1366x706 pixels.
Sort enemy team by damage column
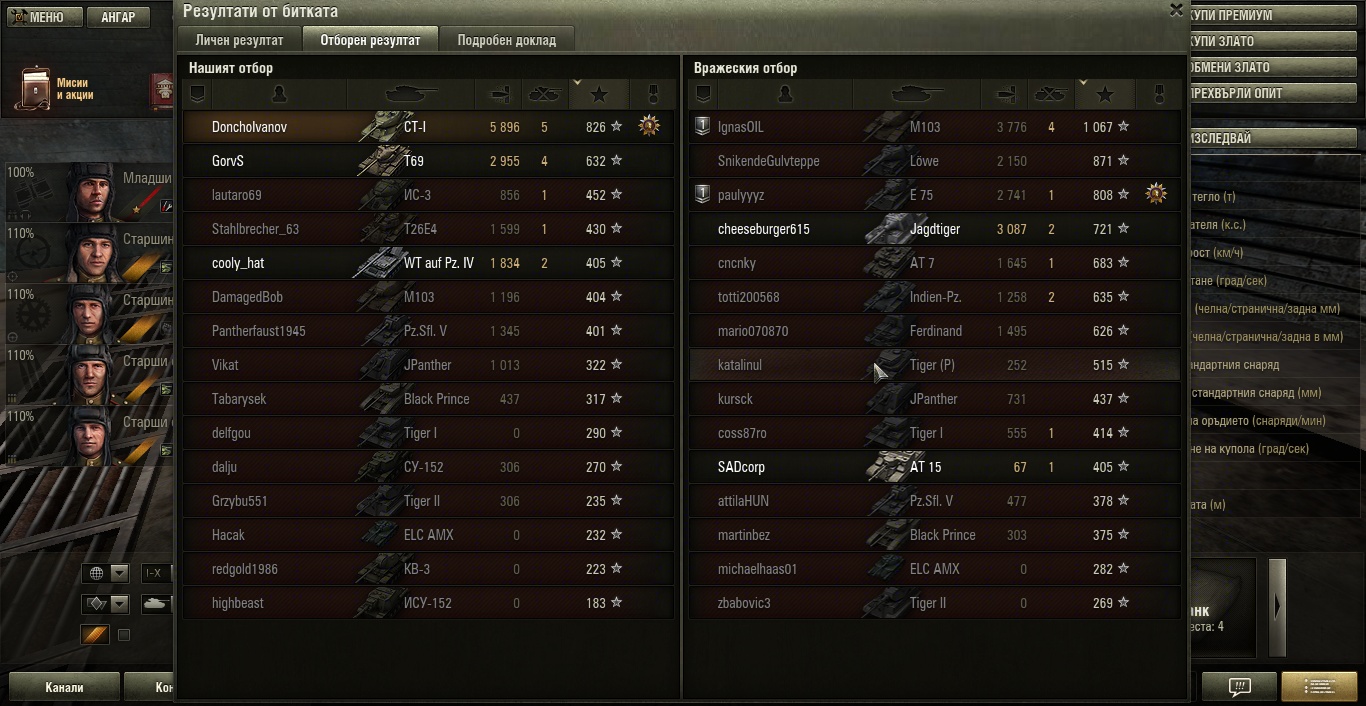[1002, 94]
